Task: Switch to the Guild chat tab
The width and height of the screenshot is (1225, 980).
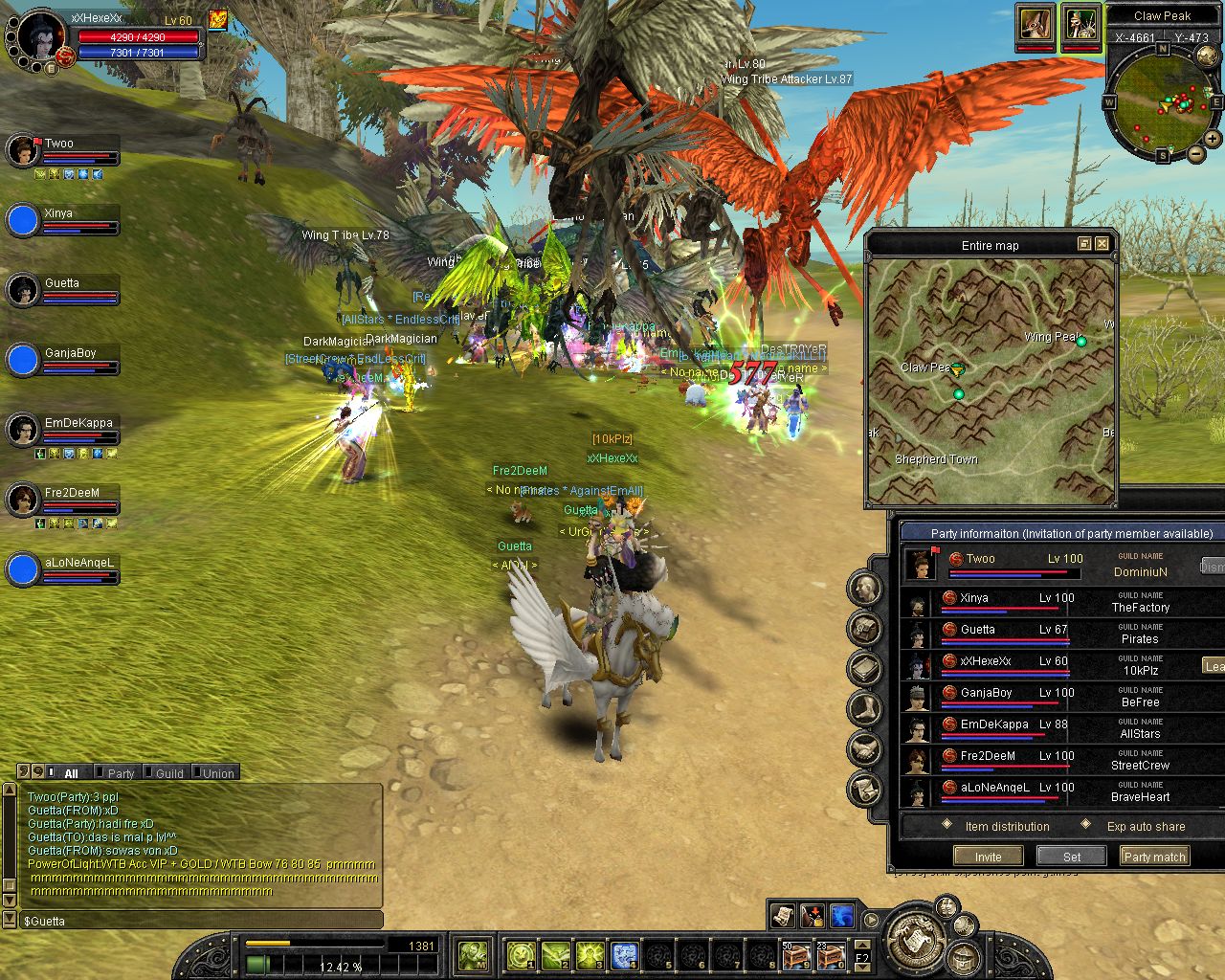Action: point(168,773)
